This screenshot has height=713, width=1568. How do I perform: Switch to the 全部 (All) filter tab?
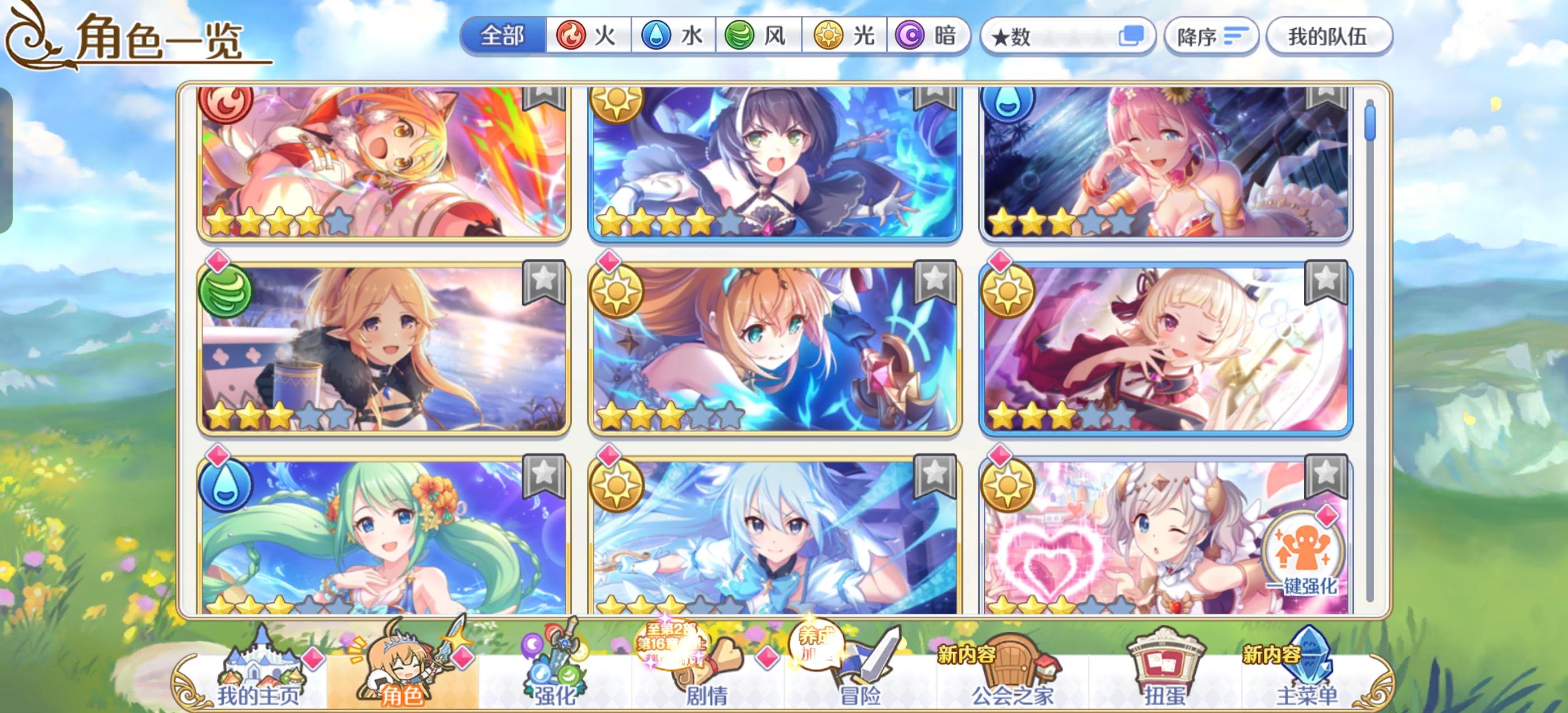click(502, 37)
